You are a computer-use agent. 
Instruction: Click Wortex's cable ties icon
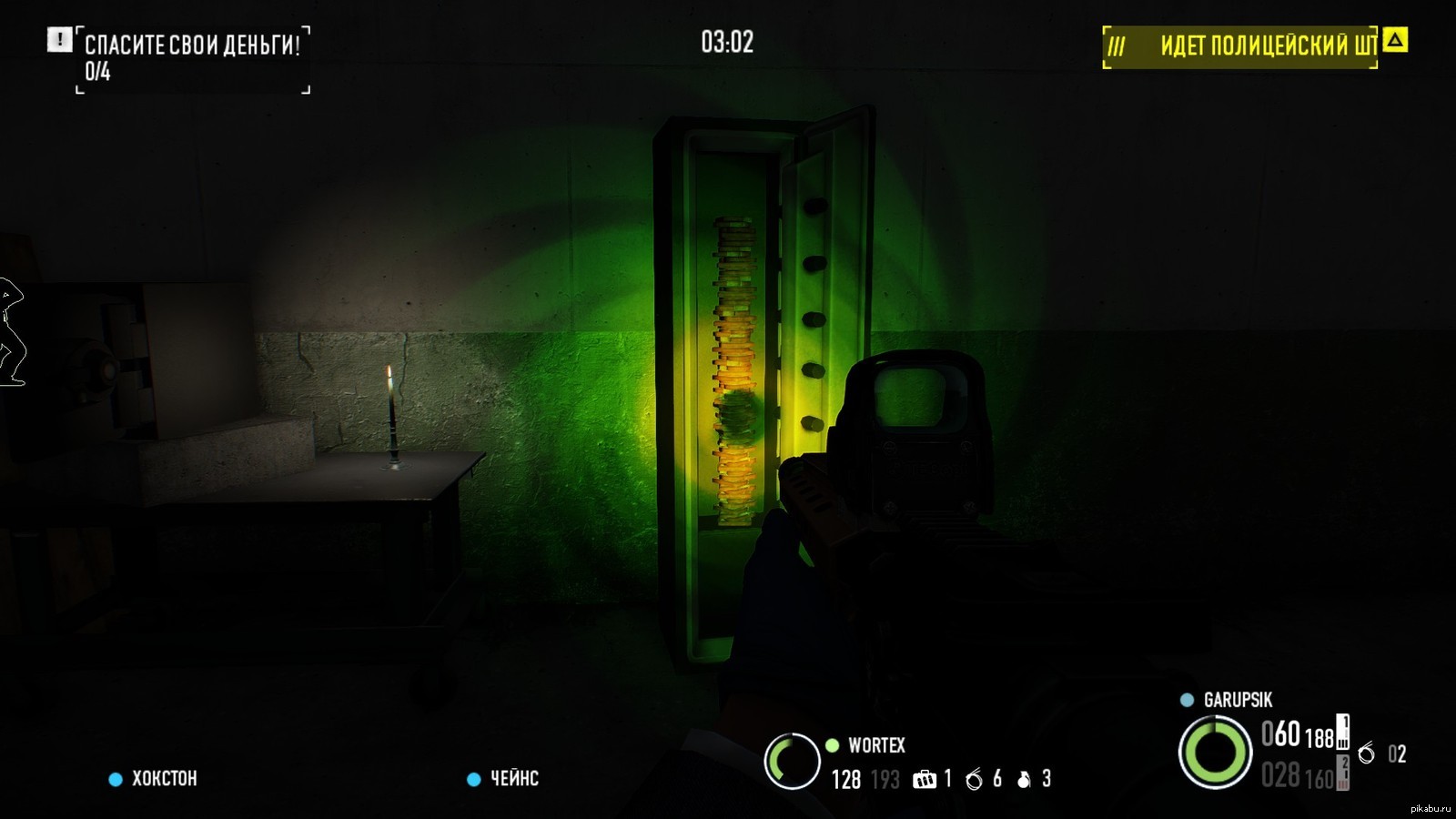tap(974, 780)
